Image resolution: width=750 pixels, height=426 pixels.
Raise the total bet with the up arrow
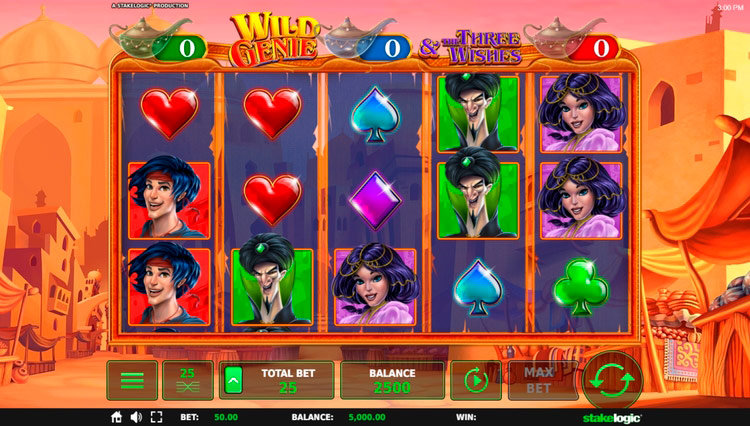[234, 380]
